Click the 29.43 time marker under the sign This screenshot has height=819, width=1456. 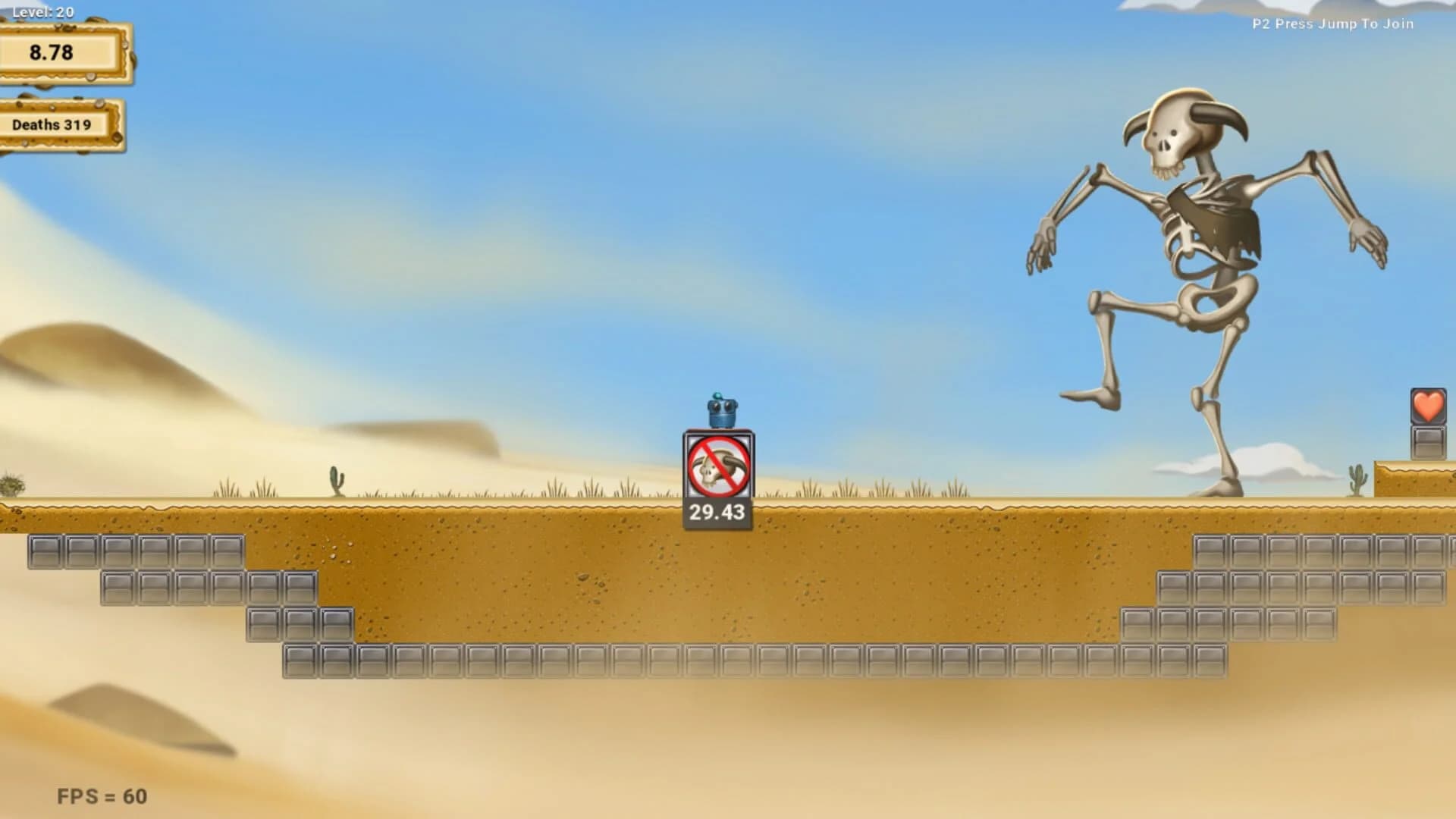tap(716, 512)
